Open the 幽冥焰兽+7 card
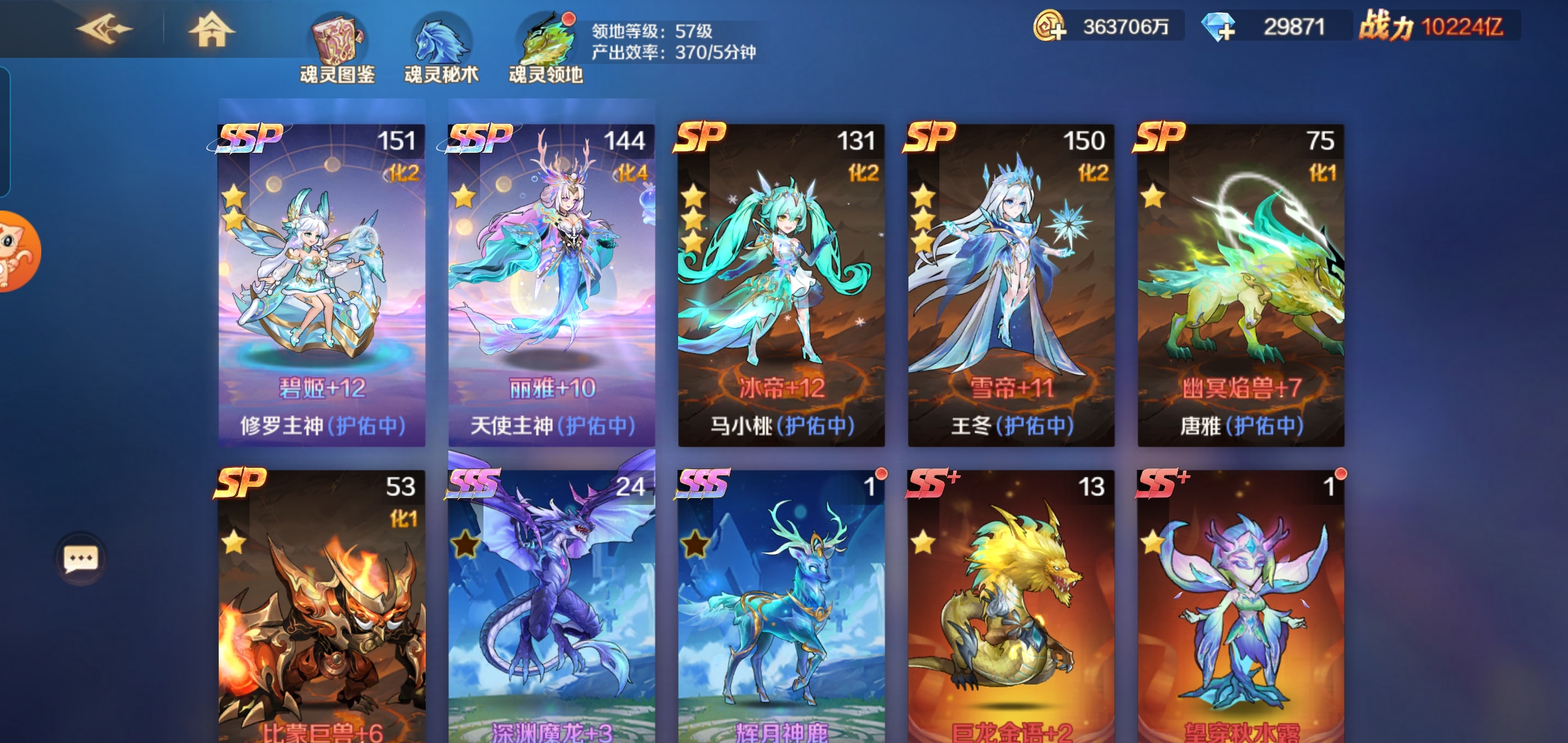 (1241, 285)
